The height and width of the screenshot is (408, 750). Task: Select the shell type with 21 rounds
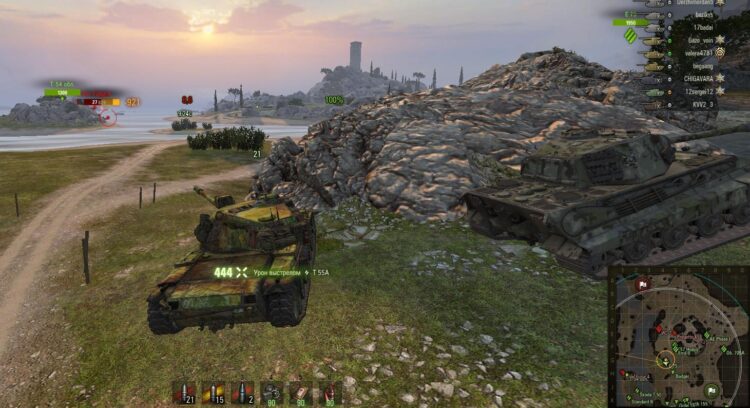[x=183, y=393]
